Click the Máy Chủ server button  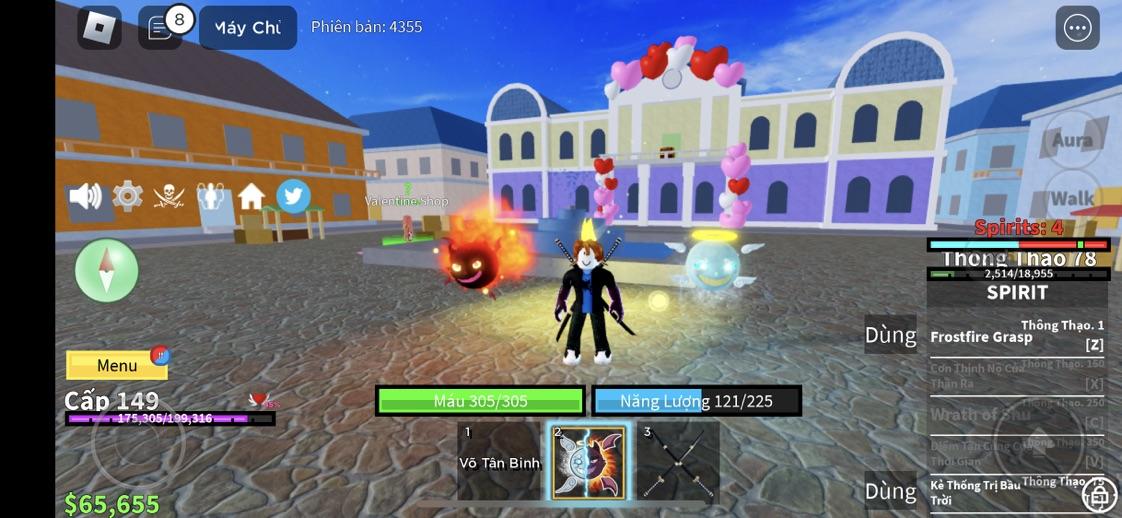[247, 28]
